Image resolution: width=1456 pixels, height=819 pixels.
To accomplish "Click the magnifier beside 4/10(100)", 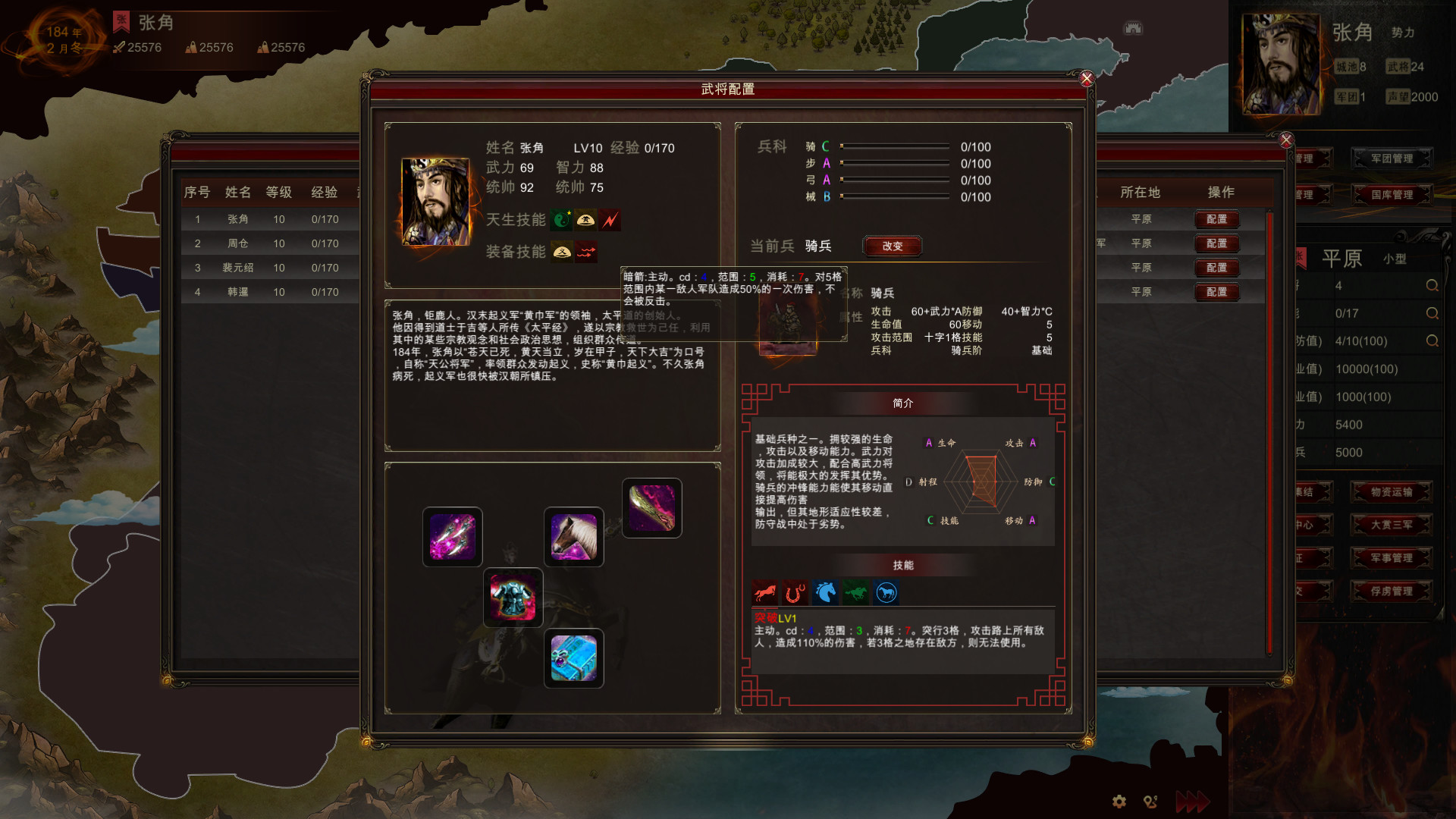I will (x=1432, y=341).
